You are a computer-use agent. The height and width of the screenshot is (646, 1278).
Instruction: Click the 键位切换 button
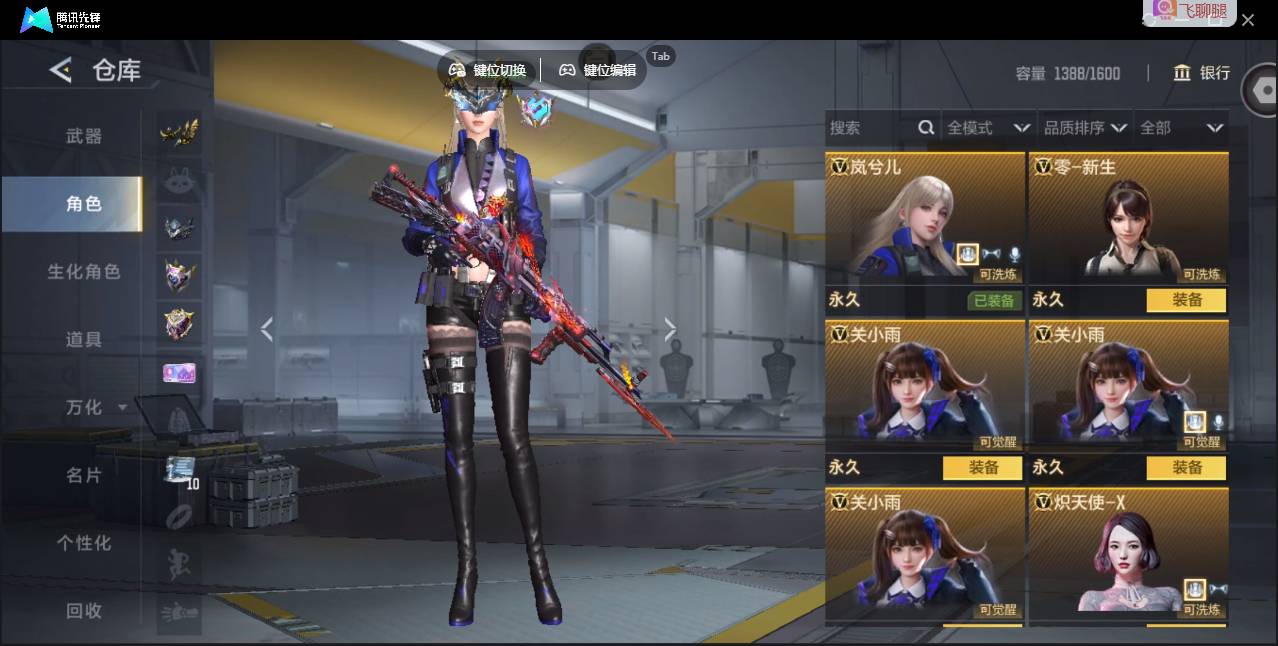tap(487, 70)
